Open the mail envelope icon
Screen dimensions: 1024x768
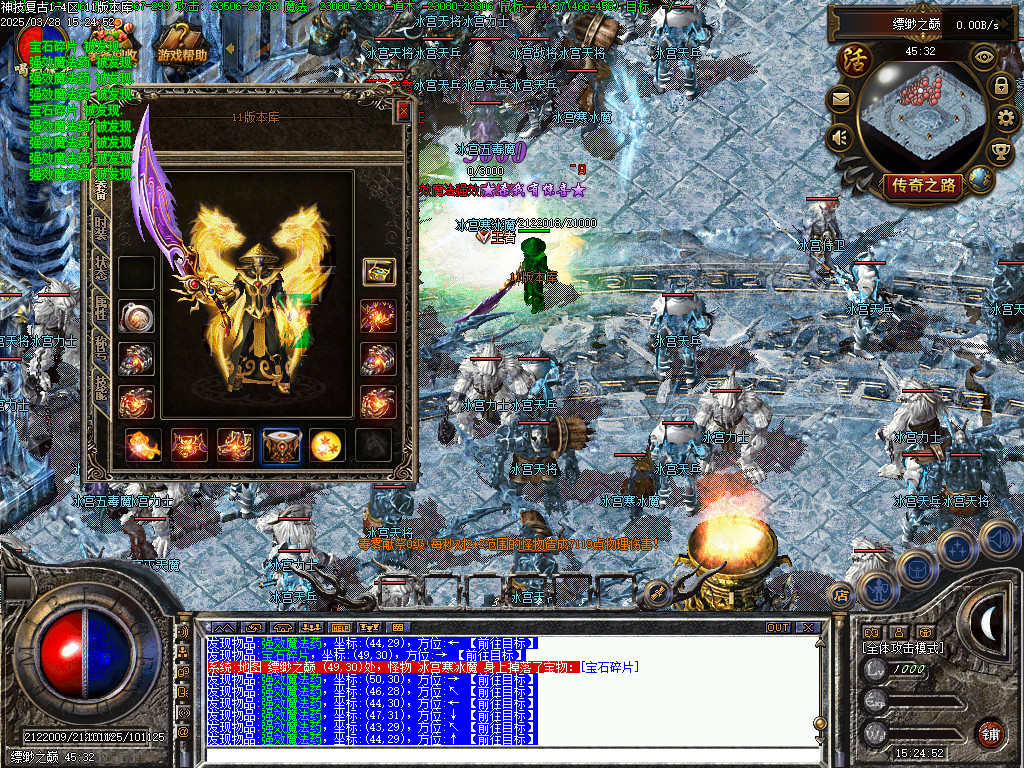click(841, 98)
